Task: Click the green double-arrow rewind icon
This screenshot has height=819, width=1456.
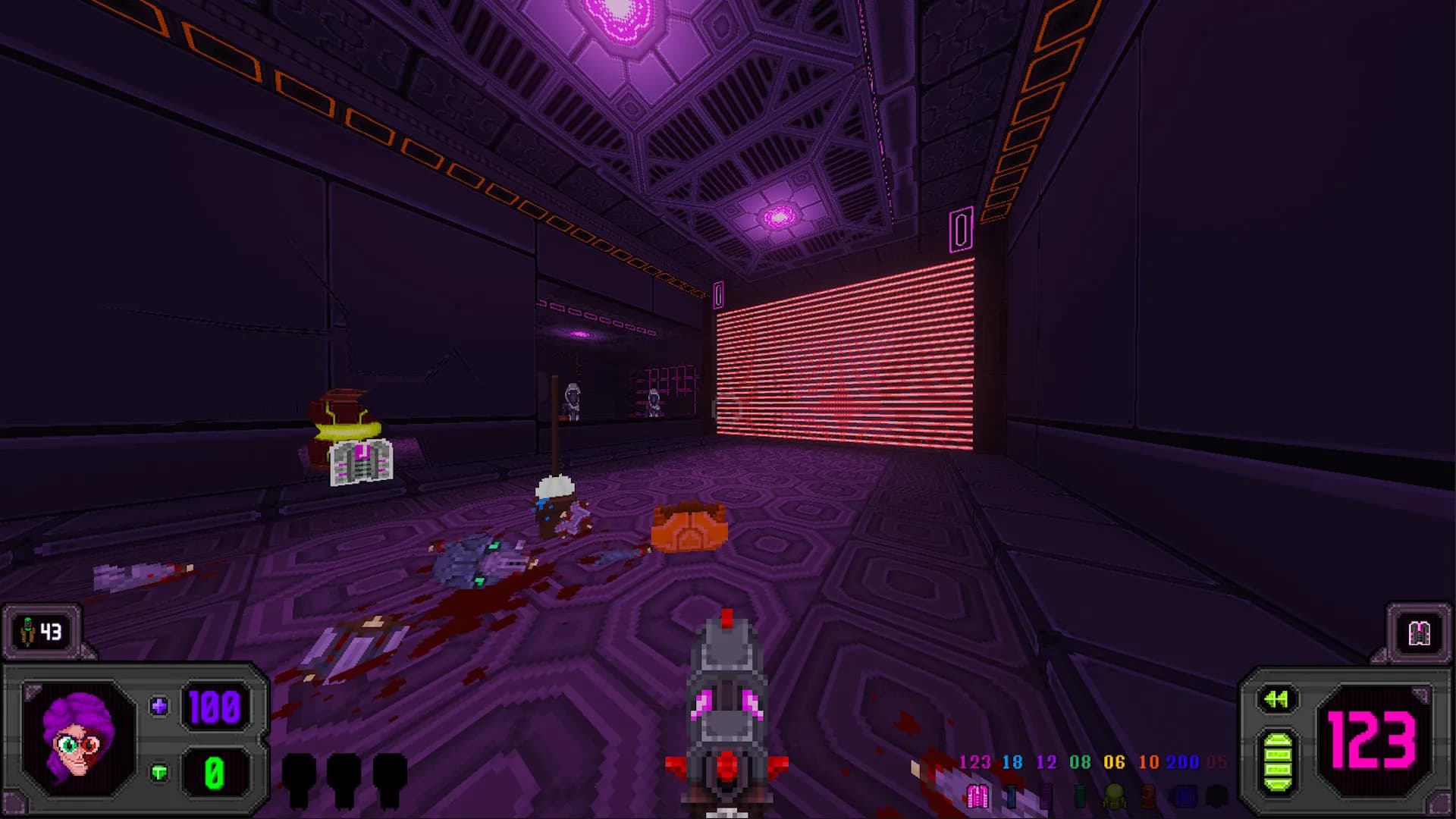Action: pos(1277,699)
